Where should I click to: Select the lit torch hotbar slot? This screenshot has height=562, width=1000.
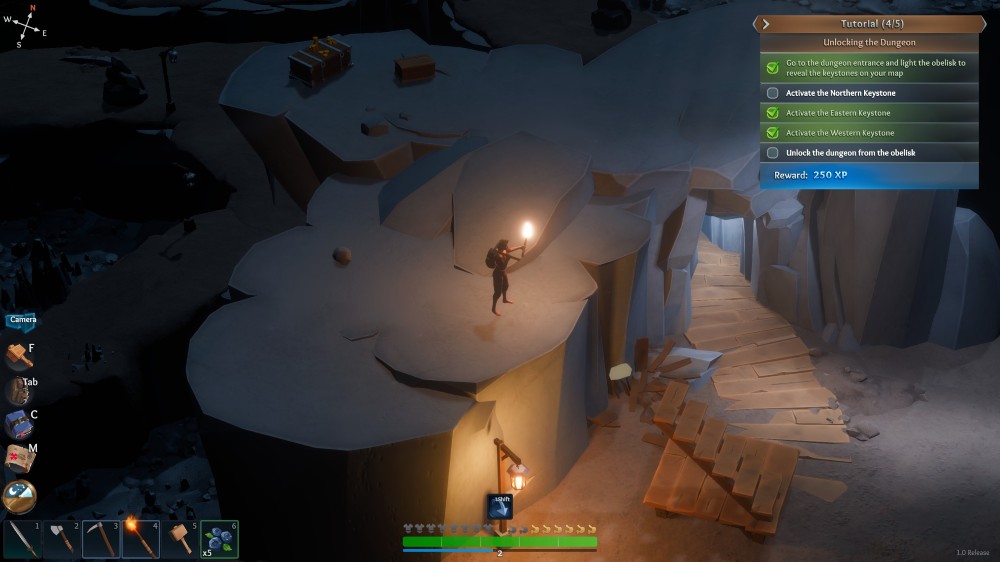[141, 540]
